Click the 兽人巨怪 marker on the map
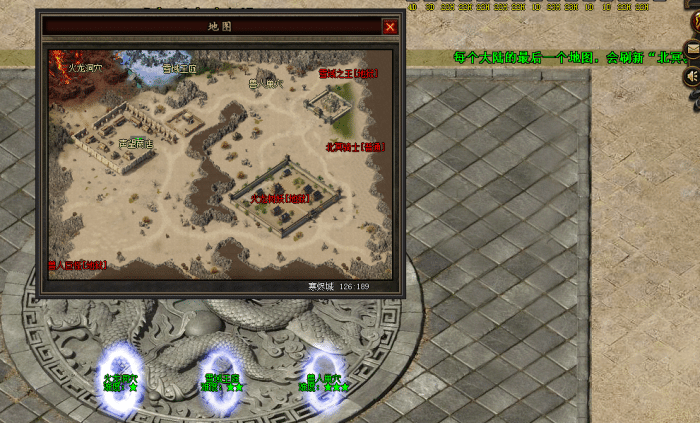 (77, 265)
